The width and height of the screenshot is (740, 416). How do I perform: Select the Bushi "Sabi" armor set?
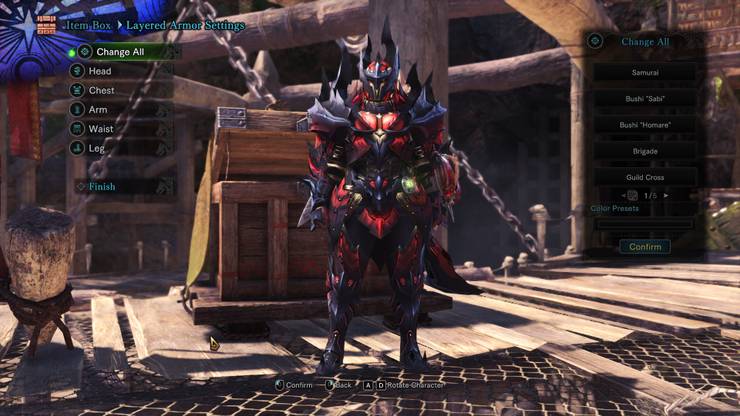[x=645, y=99]
